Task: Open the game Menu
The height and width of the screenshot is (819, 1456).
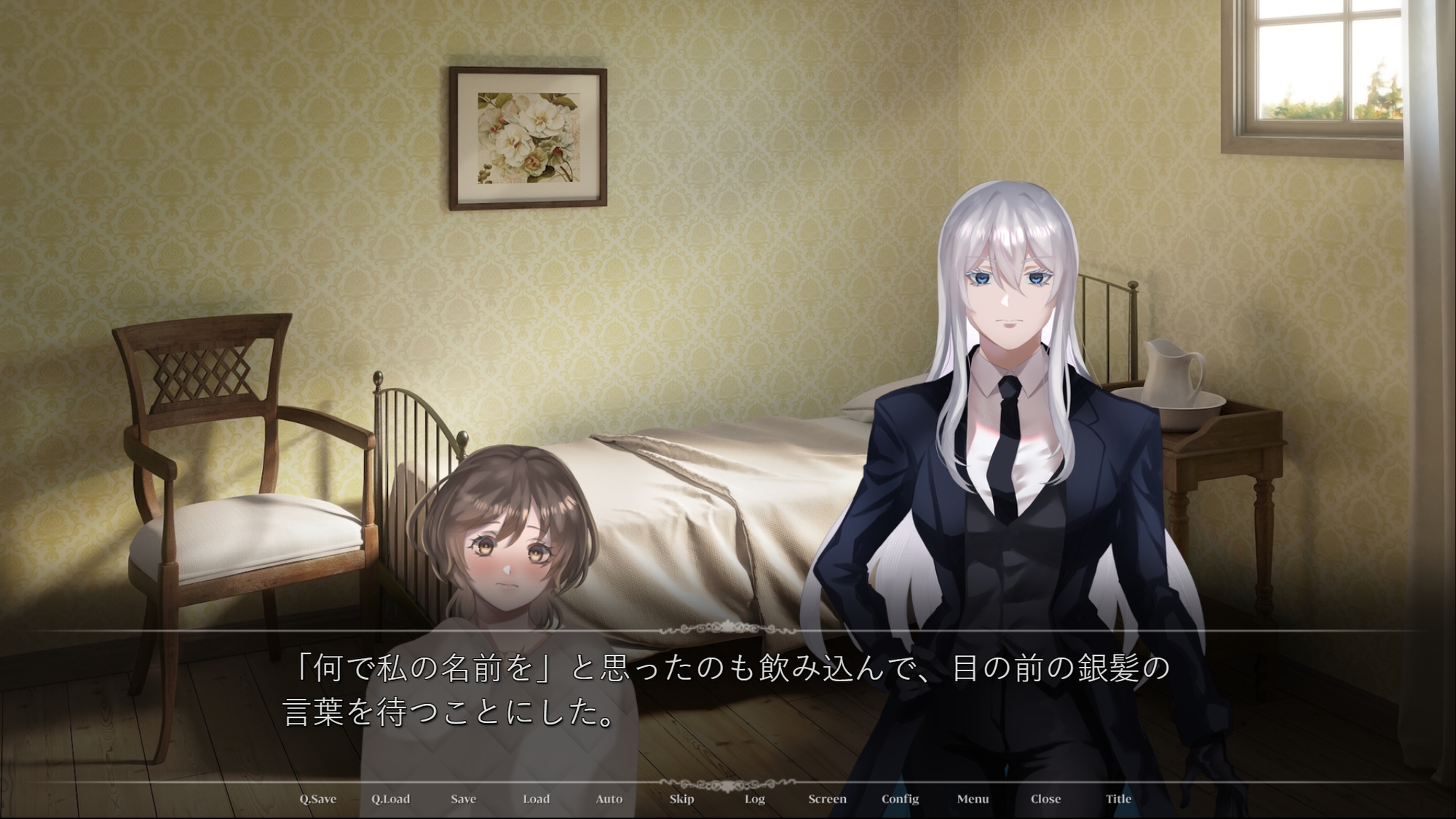Action: [973, 799]
